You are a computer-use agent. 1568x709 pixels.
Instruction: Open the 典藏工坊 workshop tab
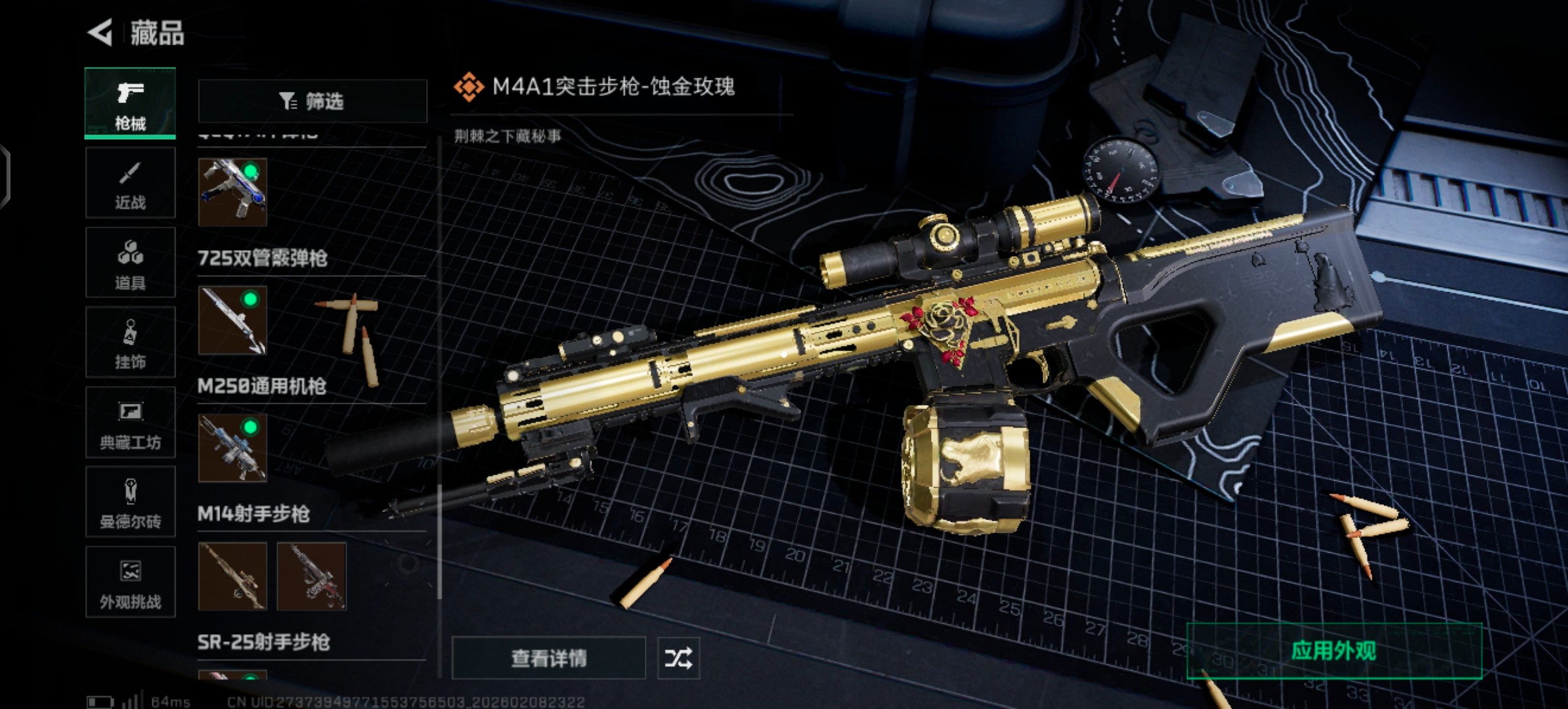point(130,422)
